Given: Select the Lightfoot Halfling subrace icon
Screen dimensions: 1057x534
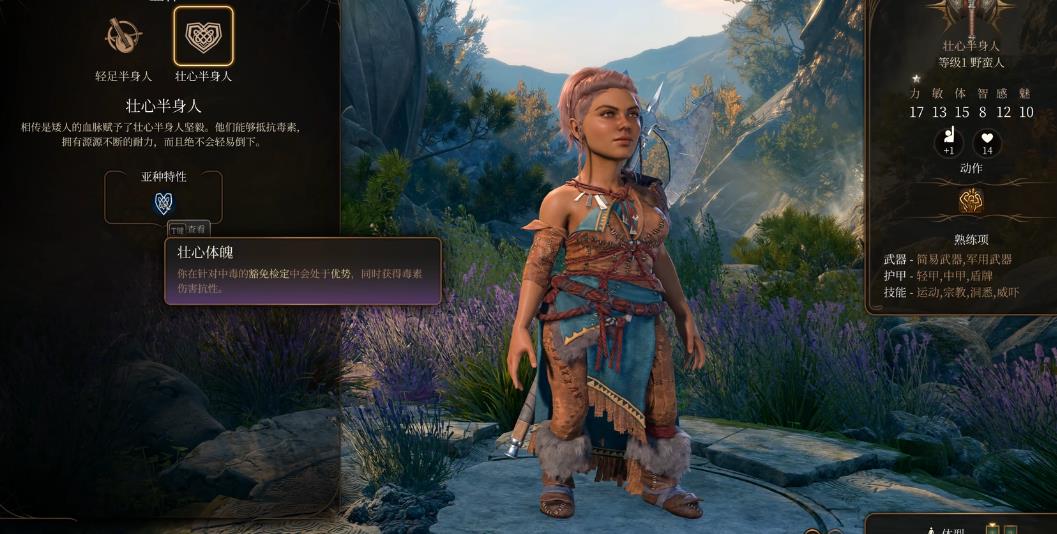Looking at the screenshot, I should tap(122, 37).
